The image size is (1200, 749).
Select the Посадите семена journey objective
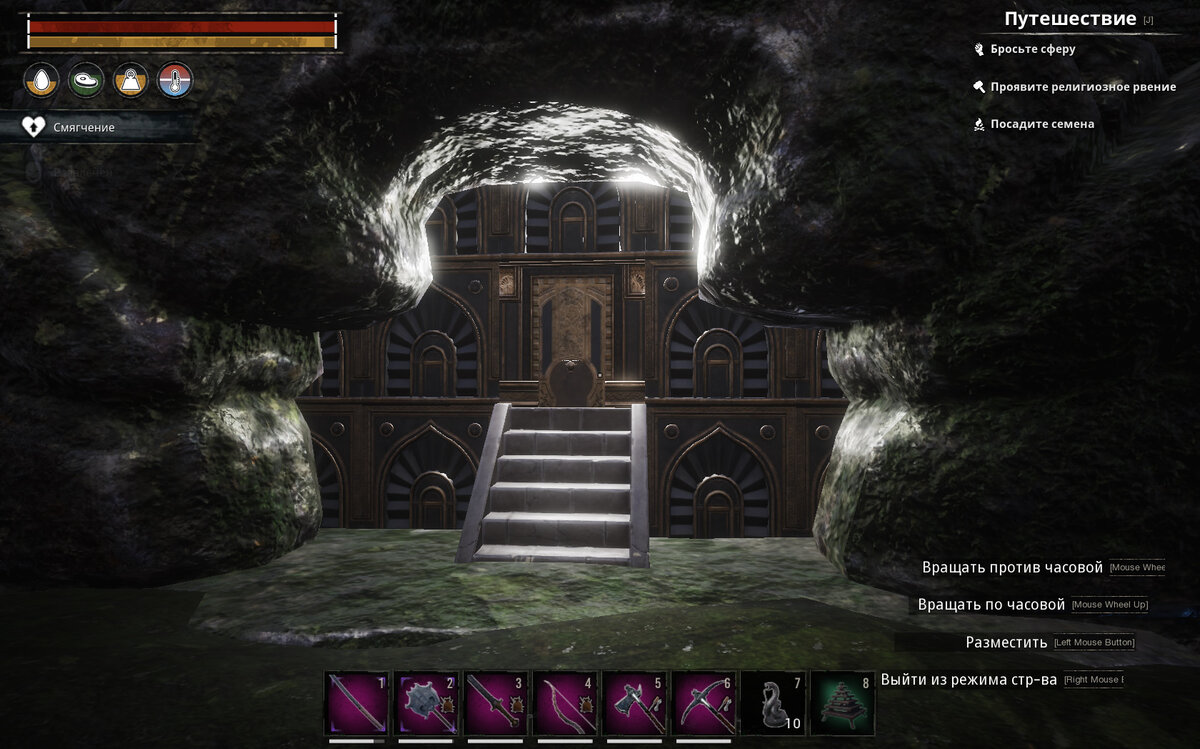pos(1042,124)
